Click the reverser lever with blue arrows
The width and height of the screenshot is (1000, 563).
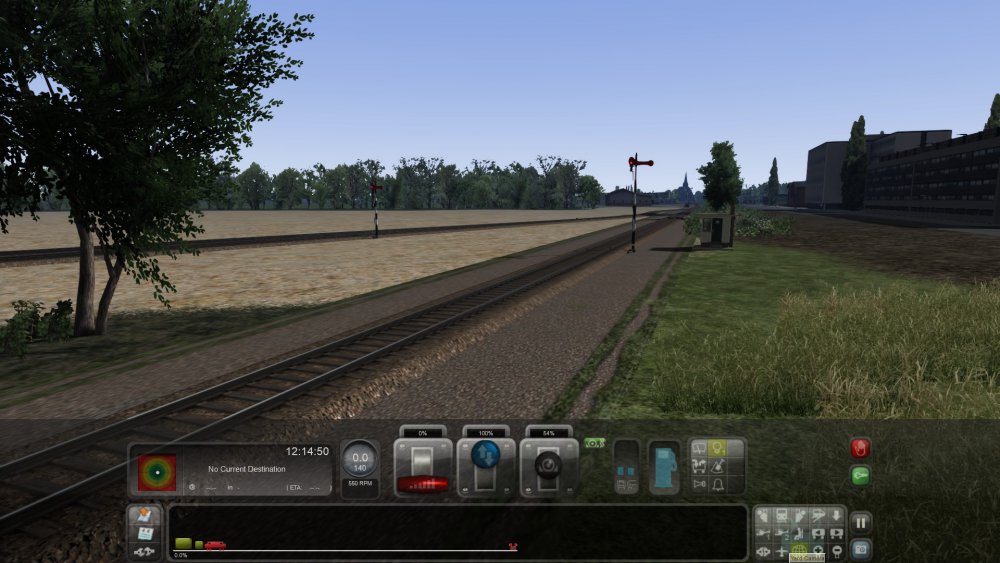(486, 466)
